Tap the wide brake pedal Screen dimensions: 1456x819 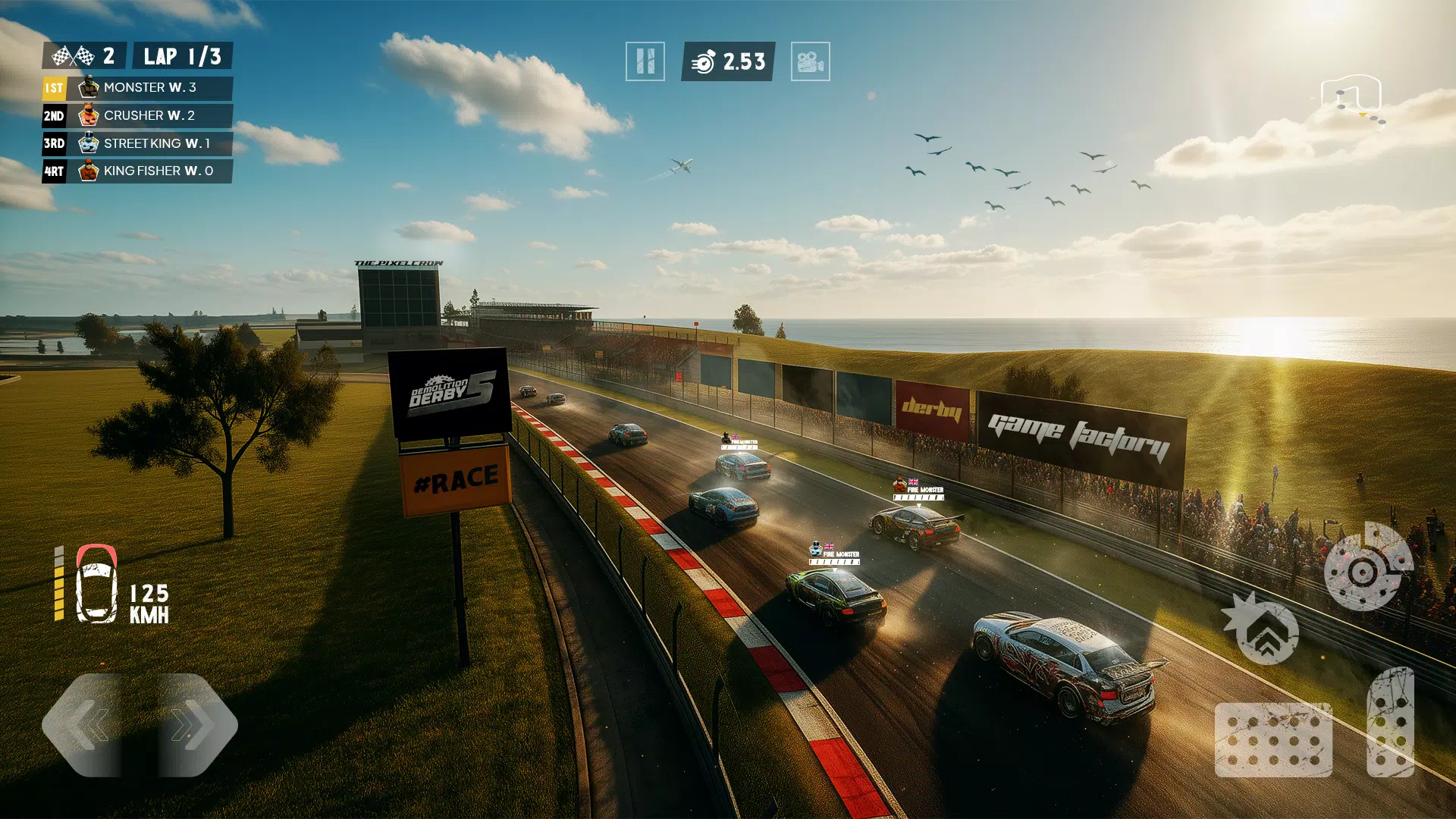tap(1273, 740)
